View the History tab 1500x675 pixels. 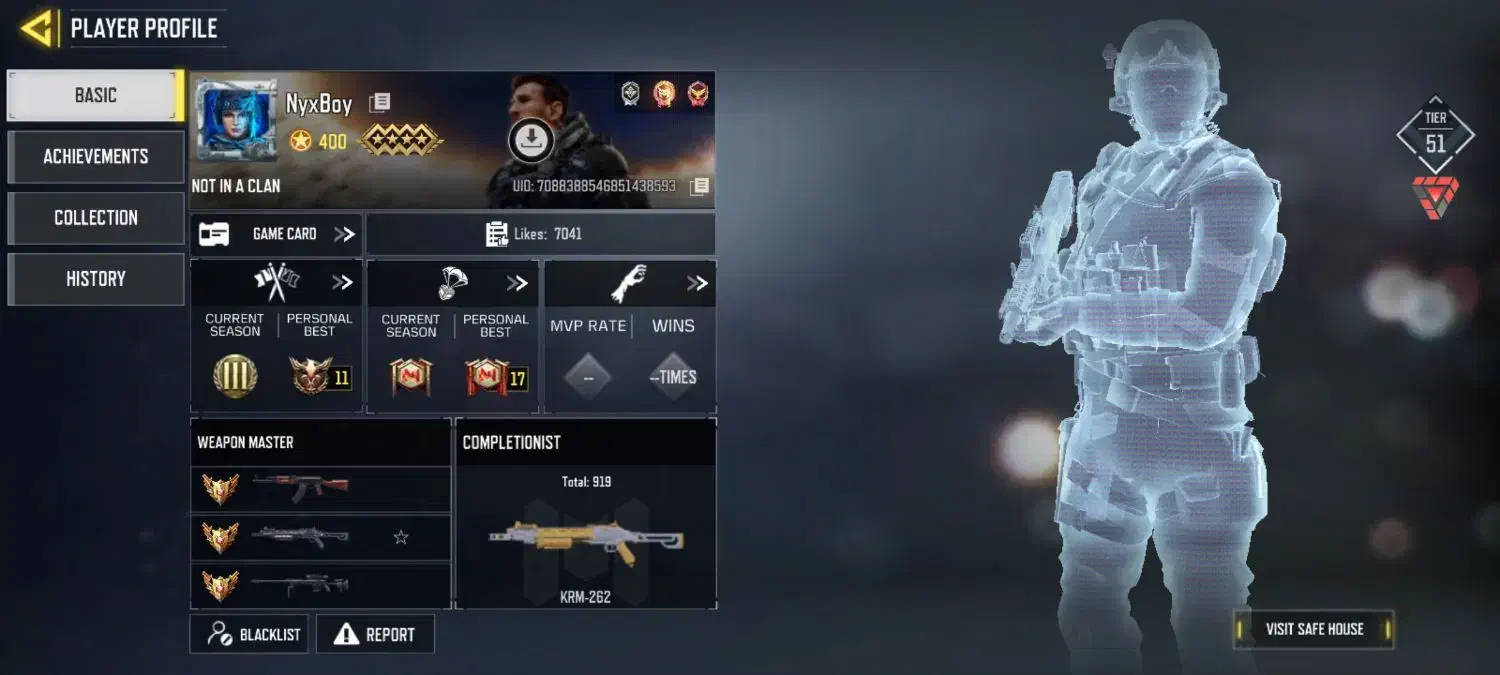click(96, 279)
